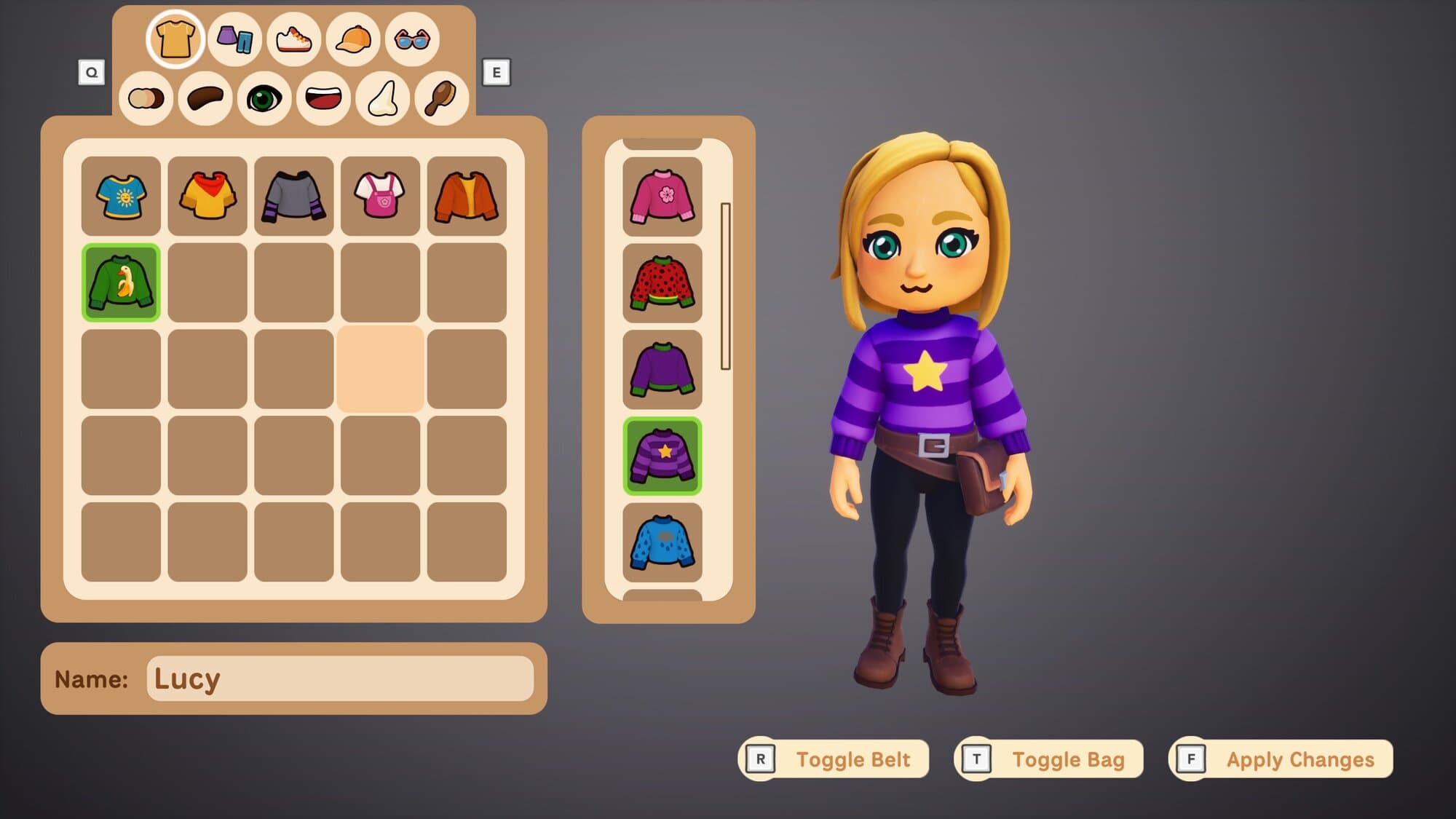Viewport: 1456px width, 819px height.
Task: Select the brown eyebrow tab
Action: point(205,98)
